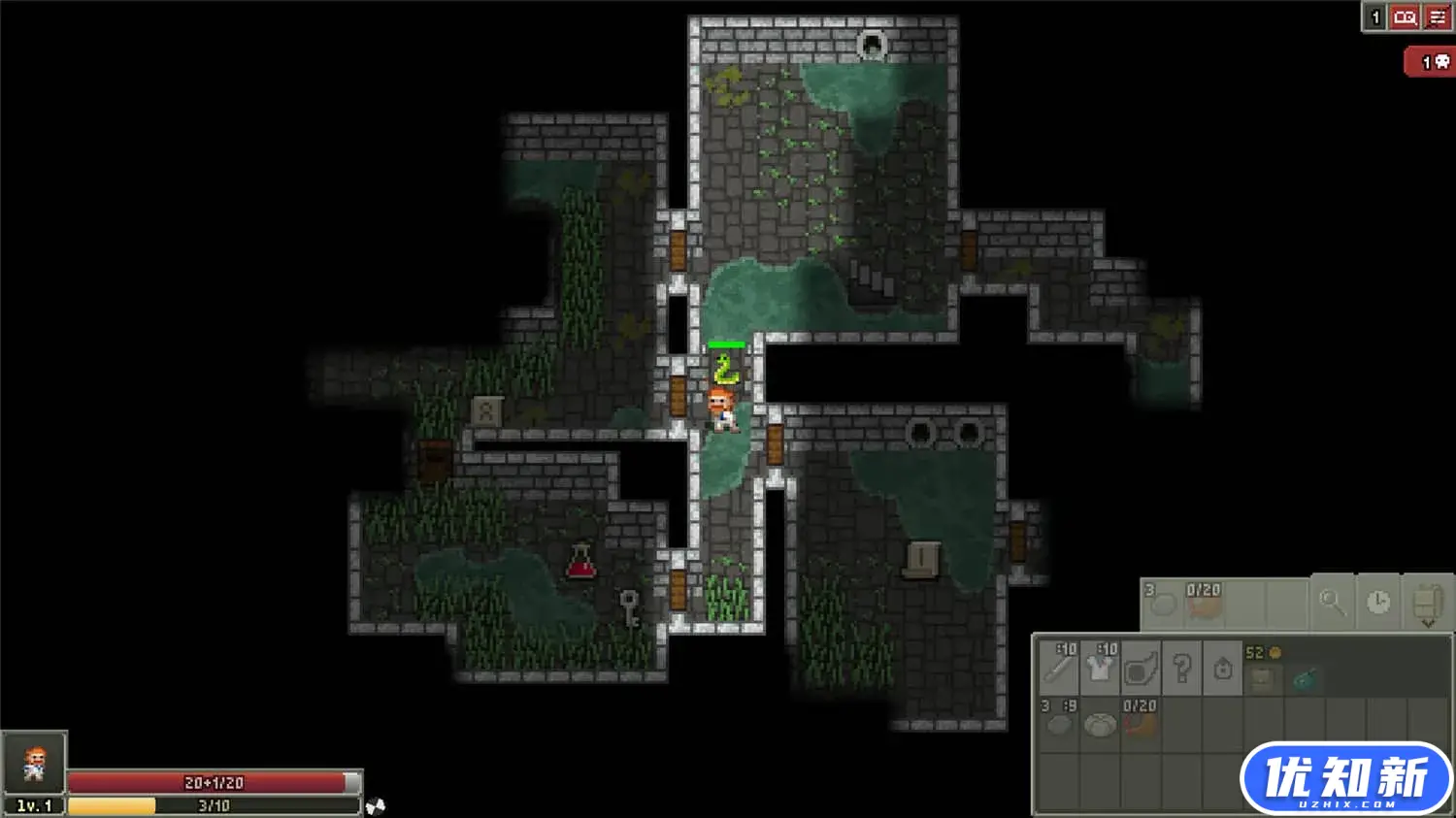The image size is (1456, 818).
Task: Expand the backpack via its down arrow
Action: tap(1428, 623)
